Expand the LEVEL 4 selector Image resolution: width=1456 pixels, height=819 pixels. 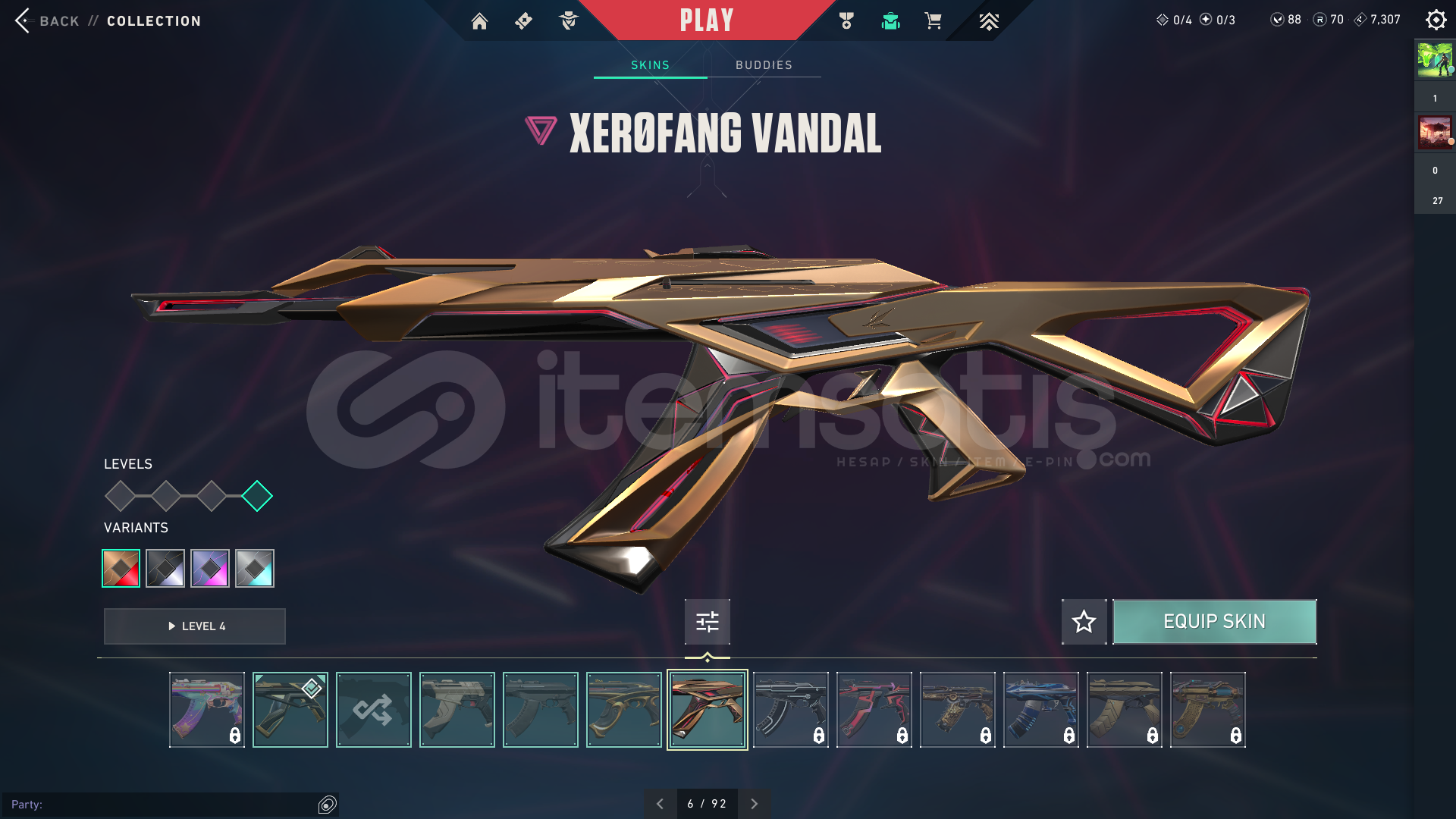tap(194, 626)
